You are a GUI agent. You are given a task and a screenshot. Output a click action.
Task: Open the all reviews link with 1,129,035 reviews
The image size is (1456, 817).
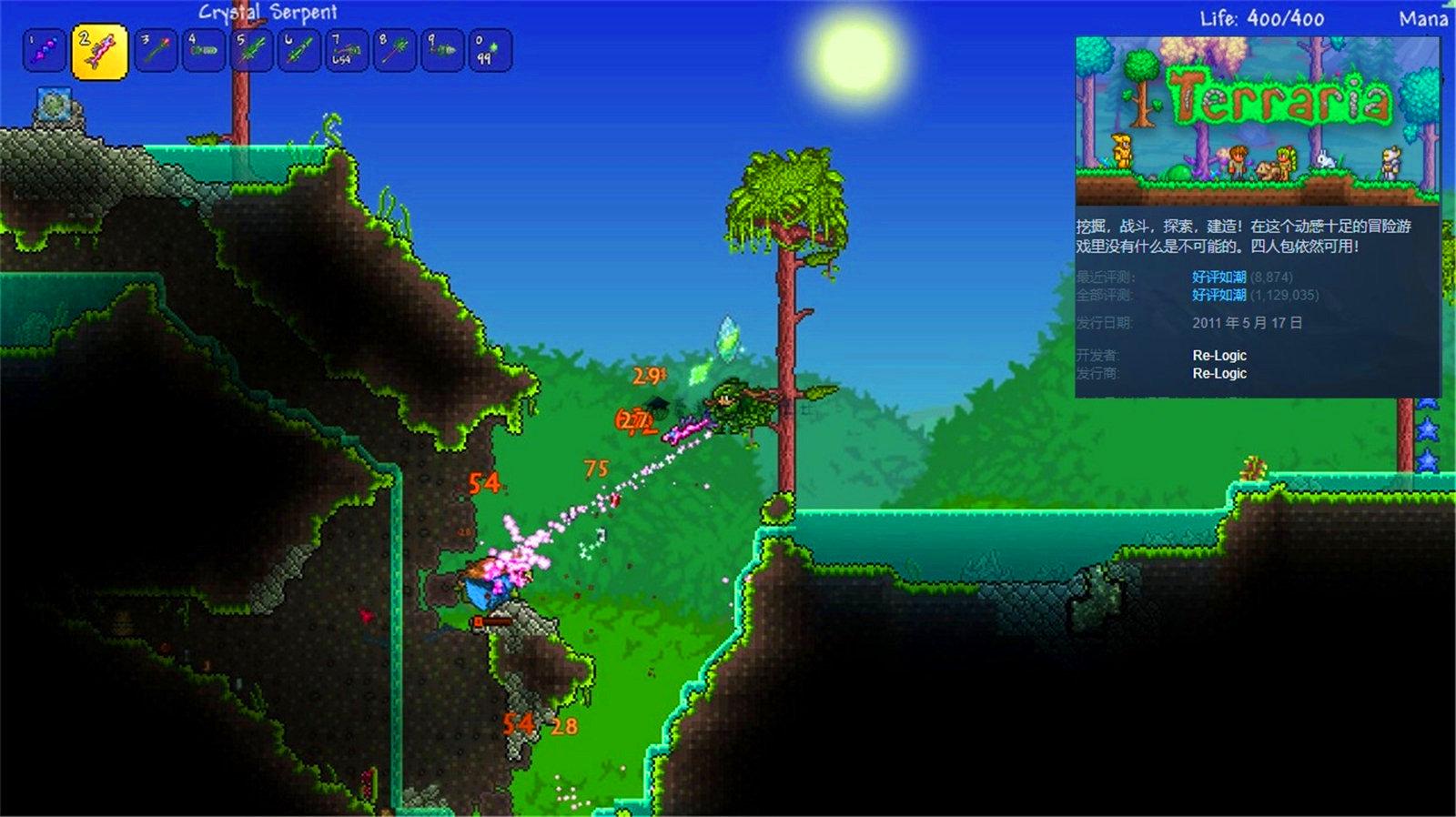[1218, 295]
